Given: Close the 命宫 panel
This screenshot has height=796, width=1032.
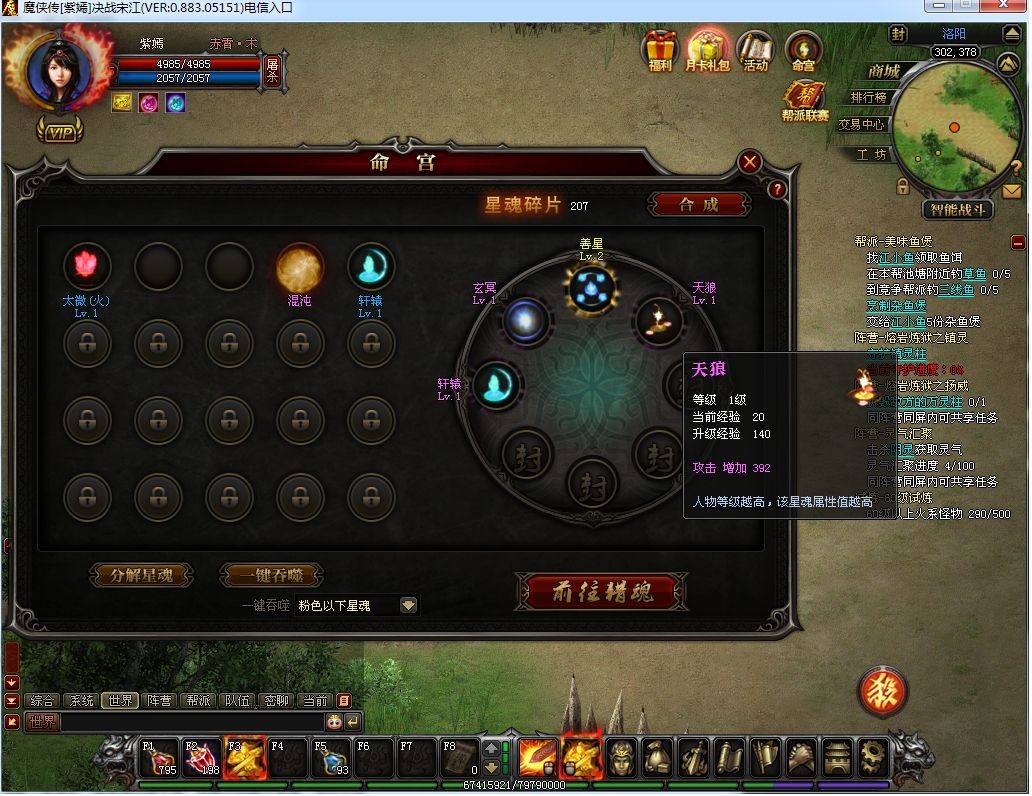Looking at the screenshot, I should (x=750, y=162).
